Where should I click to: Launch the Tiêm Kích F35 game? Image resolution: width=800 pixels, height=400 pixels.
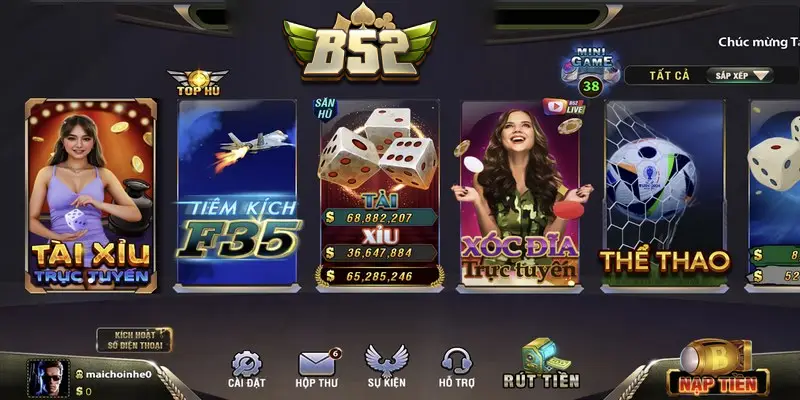click(x=238, y=194)
